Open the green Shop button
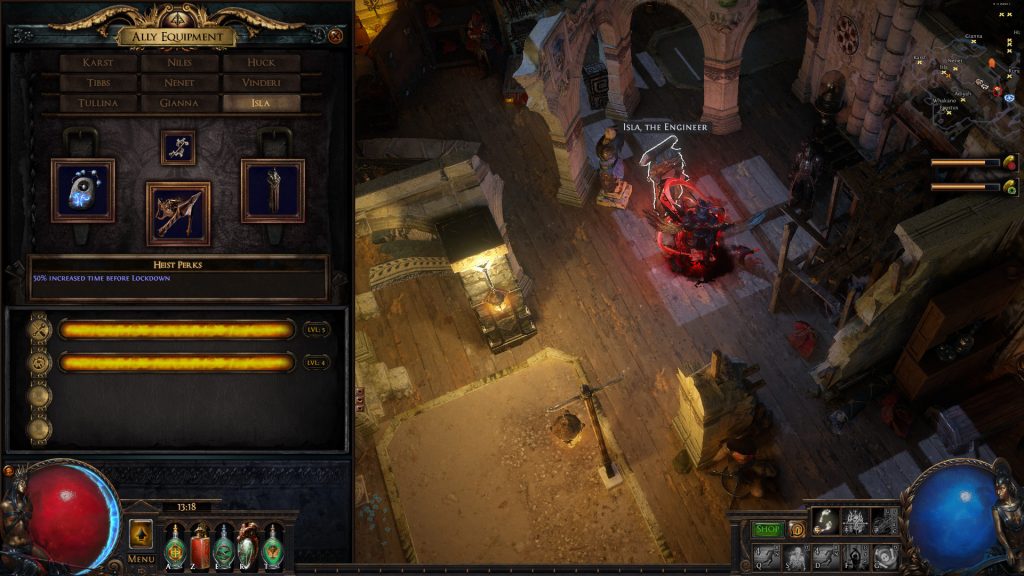This screenshot has height=576, width=1024. 768,529
